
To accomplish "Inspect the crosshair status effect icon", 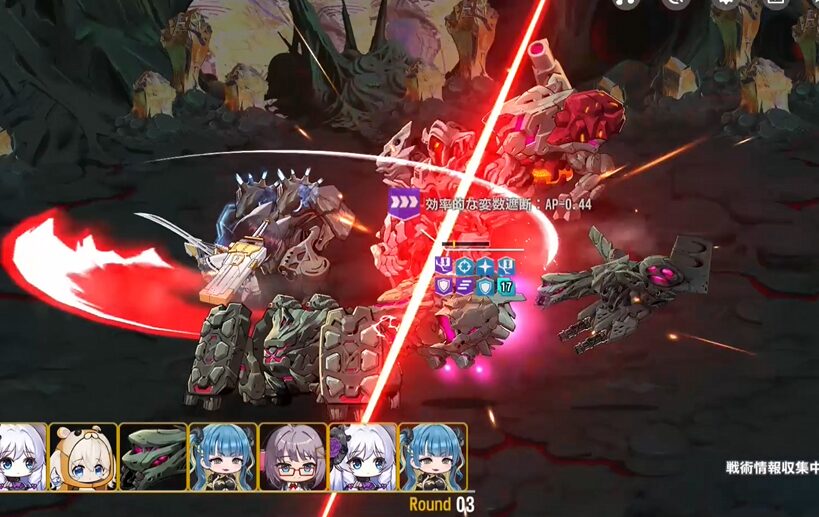I will pyautogui.click(x=464, y=266).
